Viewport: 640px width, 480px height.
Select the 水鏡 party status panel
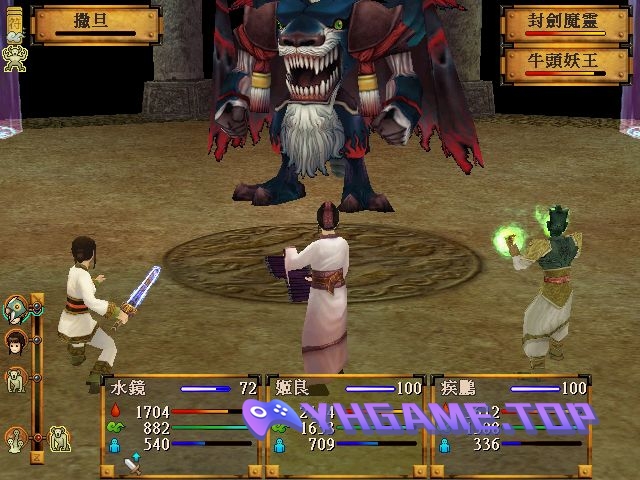180,422
